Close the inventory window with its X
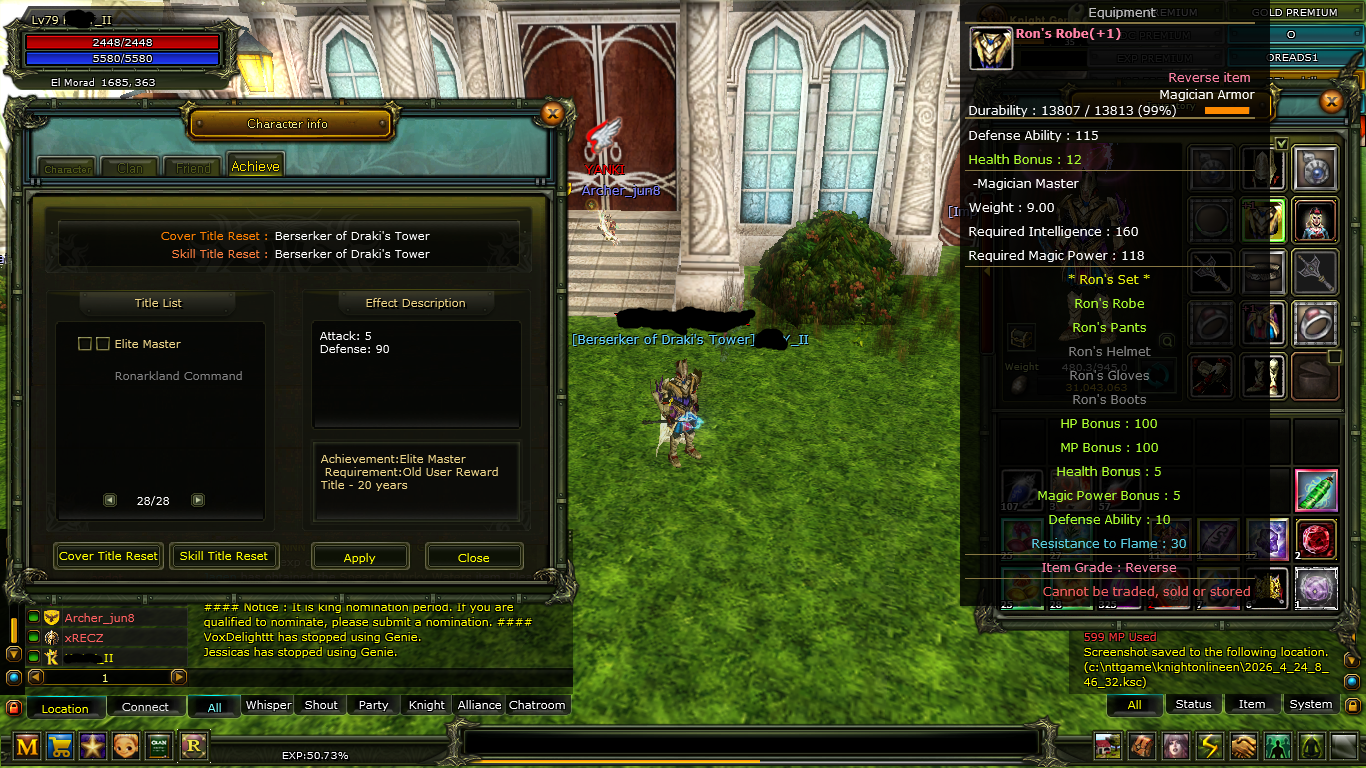The height and width of the screenshot is (768, 1366). pyautogui.click(x=1331, y=101)
